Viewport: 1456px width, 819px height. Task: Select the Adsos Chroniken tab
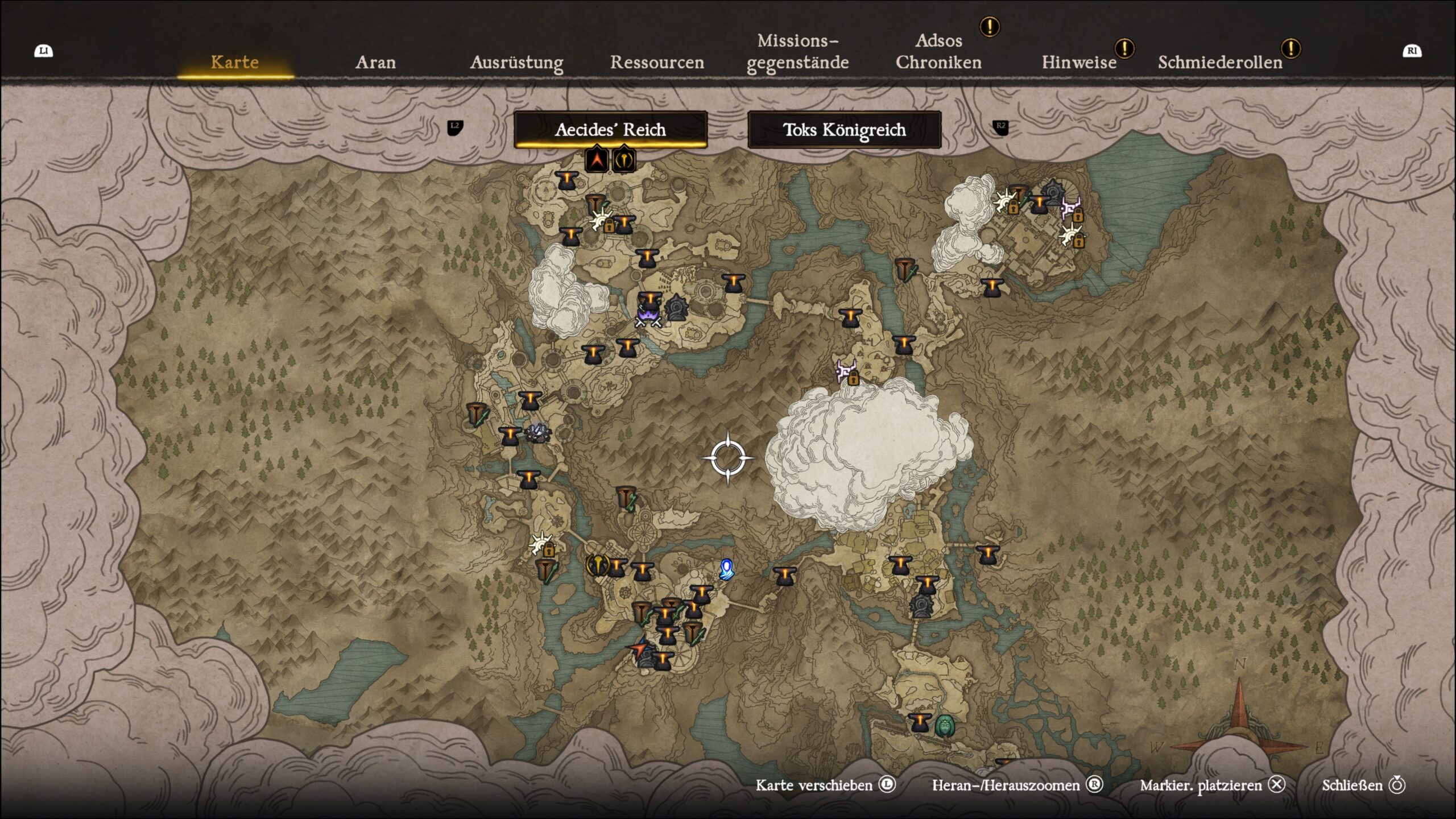(938, 51)
